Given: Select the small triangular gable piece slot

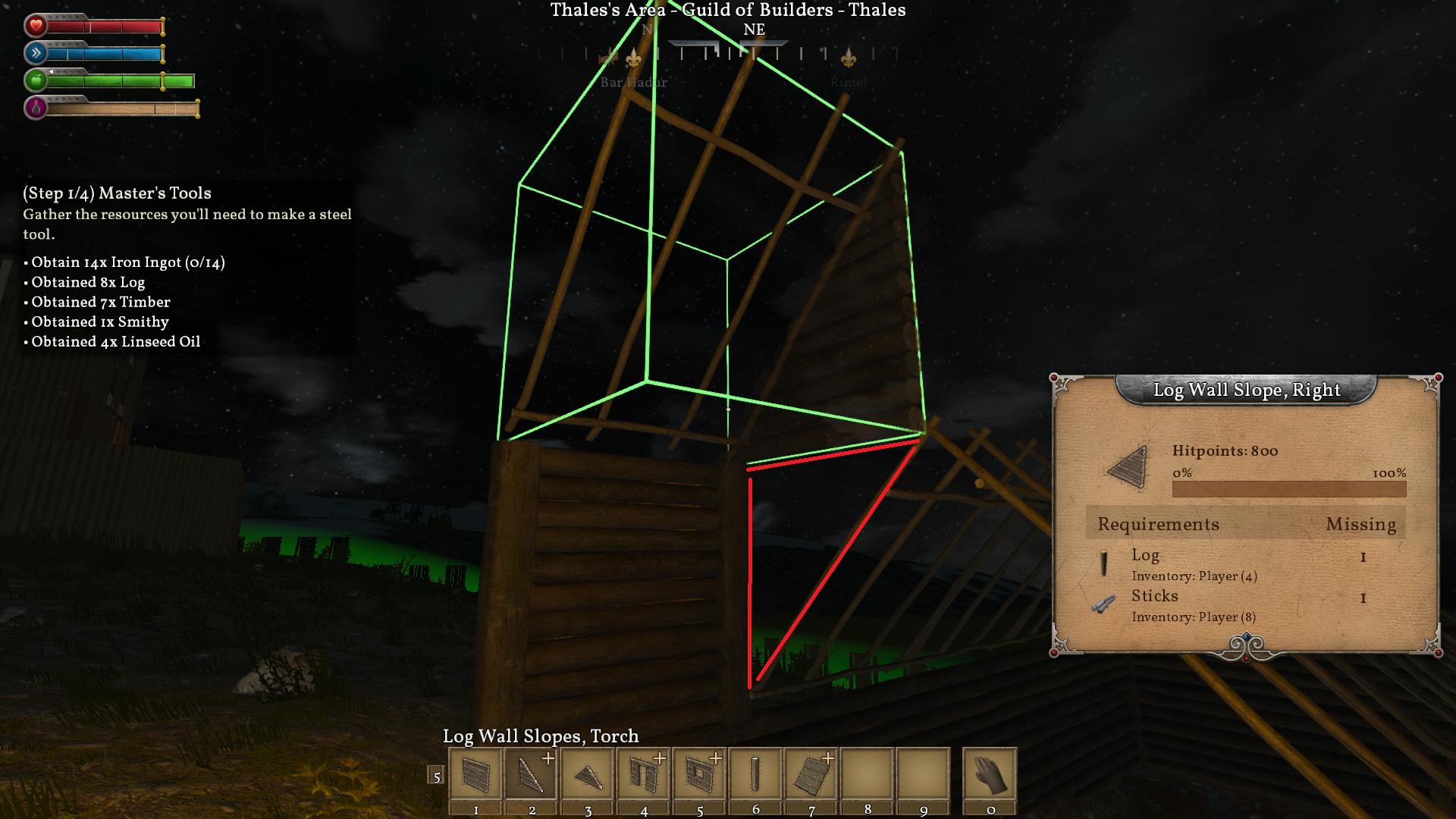Looking at the screenshot, I should 588,774.
